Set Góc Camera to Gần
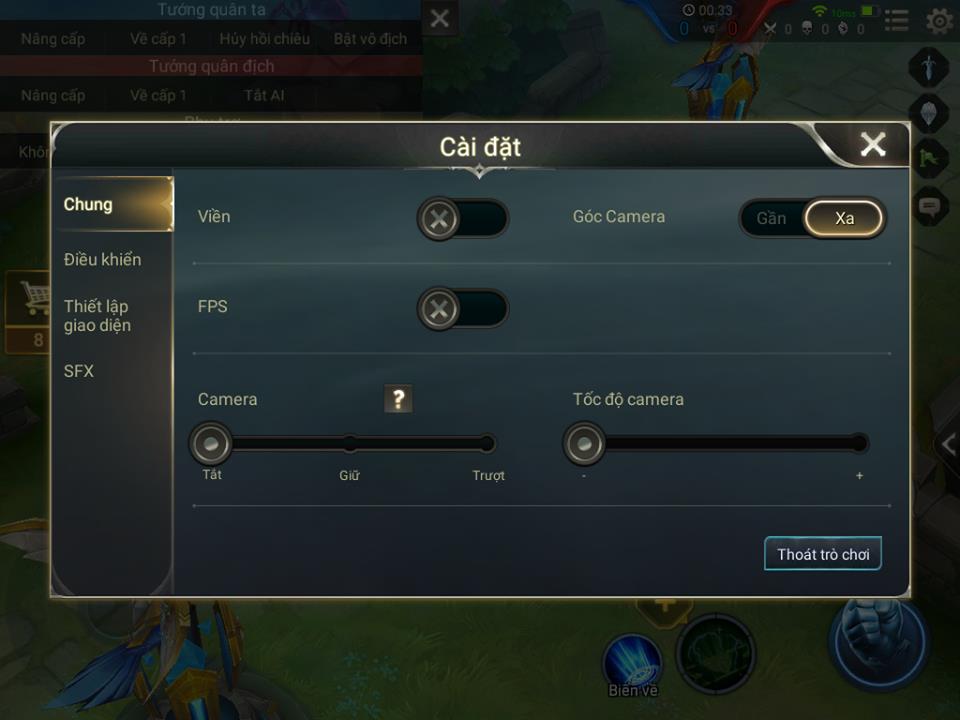The height and width of the screenshot is (720, 960). point(771,218)
